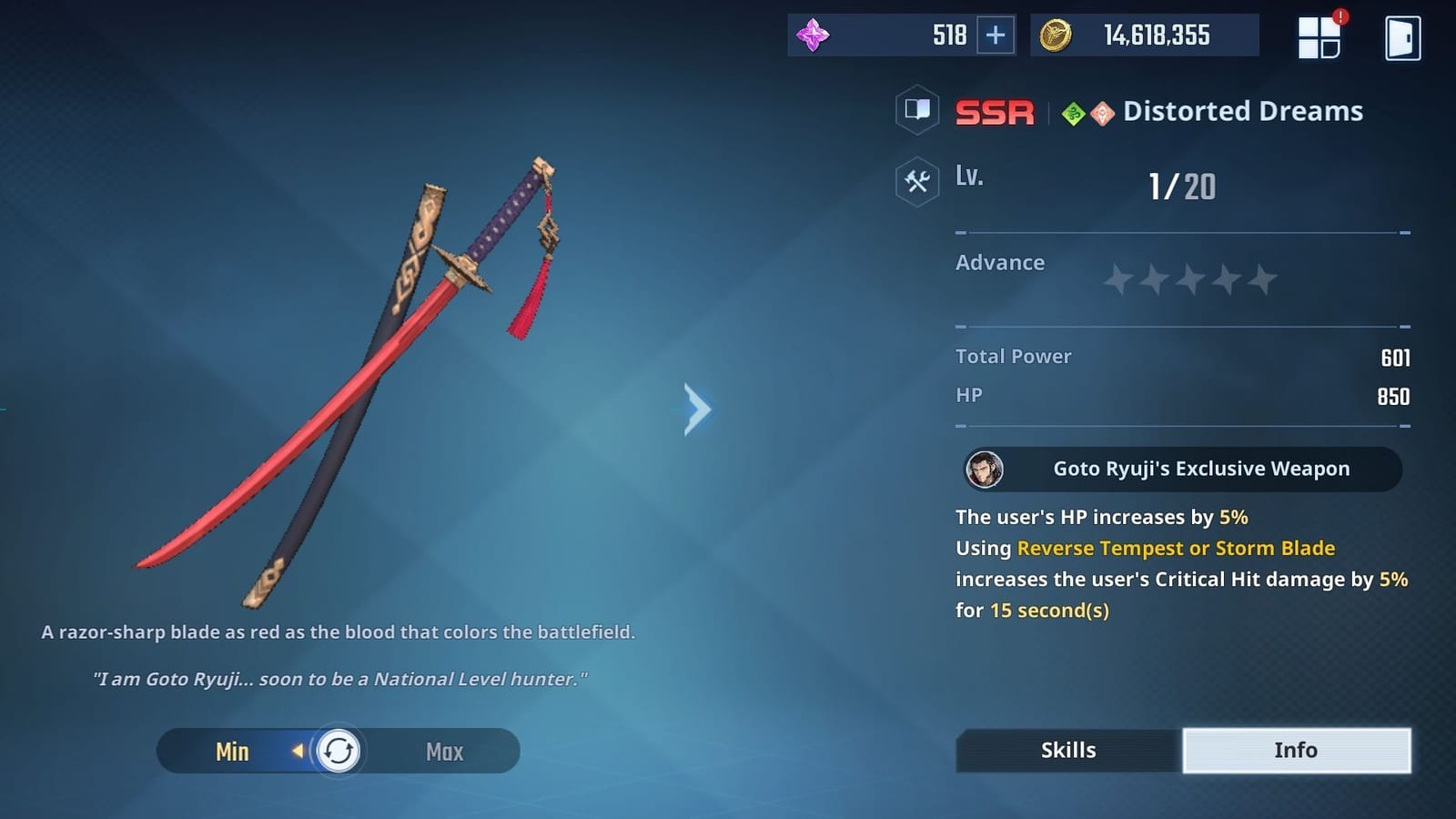Viewport: 1456px width, 819px height.
Task: Click the first Advance star
Action: [1118, 279]
